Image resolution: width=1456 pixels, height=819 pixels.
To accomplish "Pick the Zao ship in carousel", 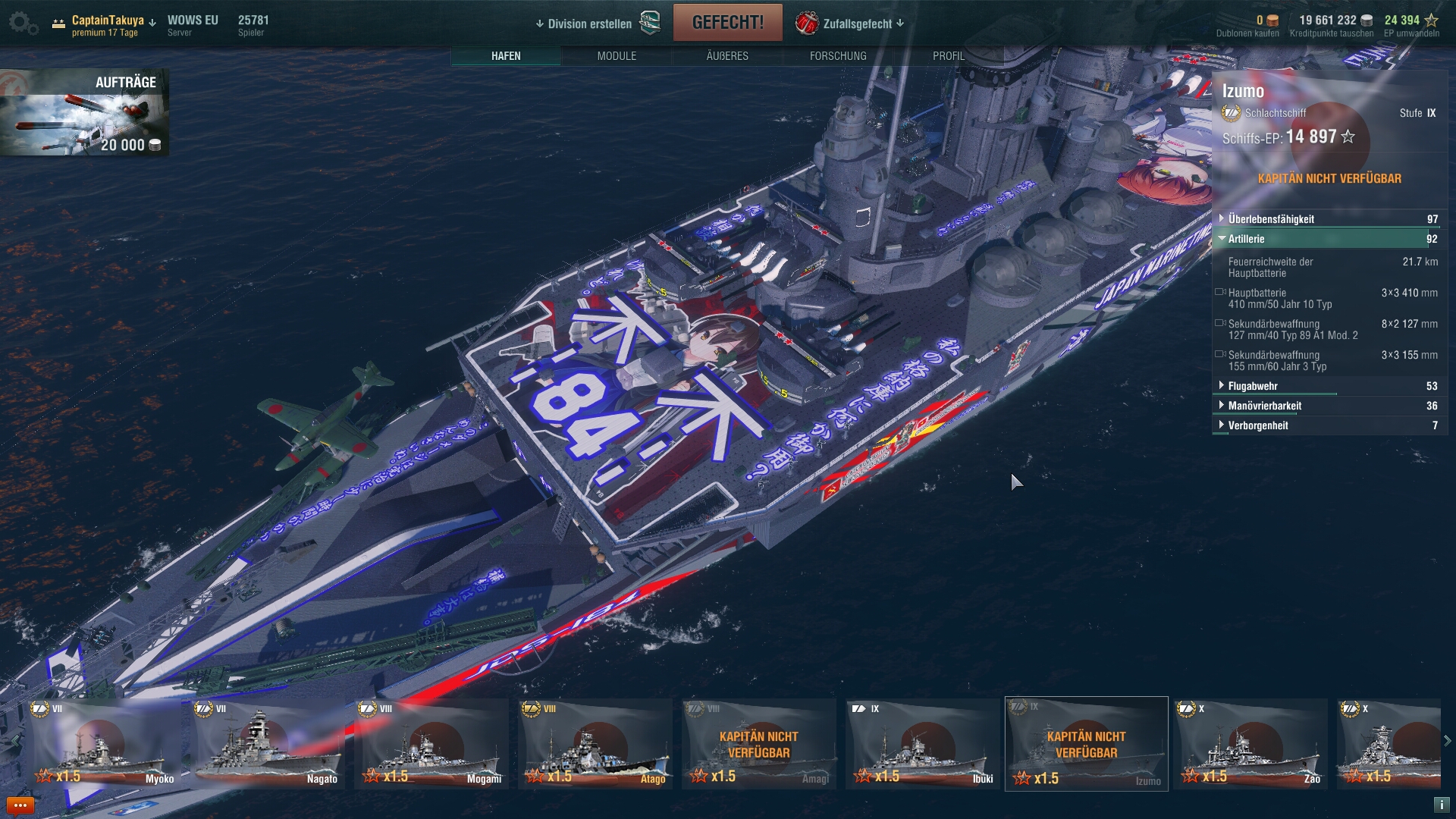I will coord(1250,744).
